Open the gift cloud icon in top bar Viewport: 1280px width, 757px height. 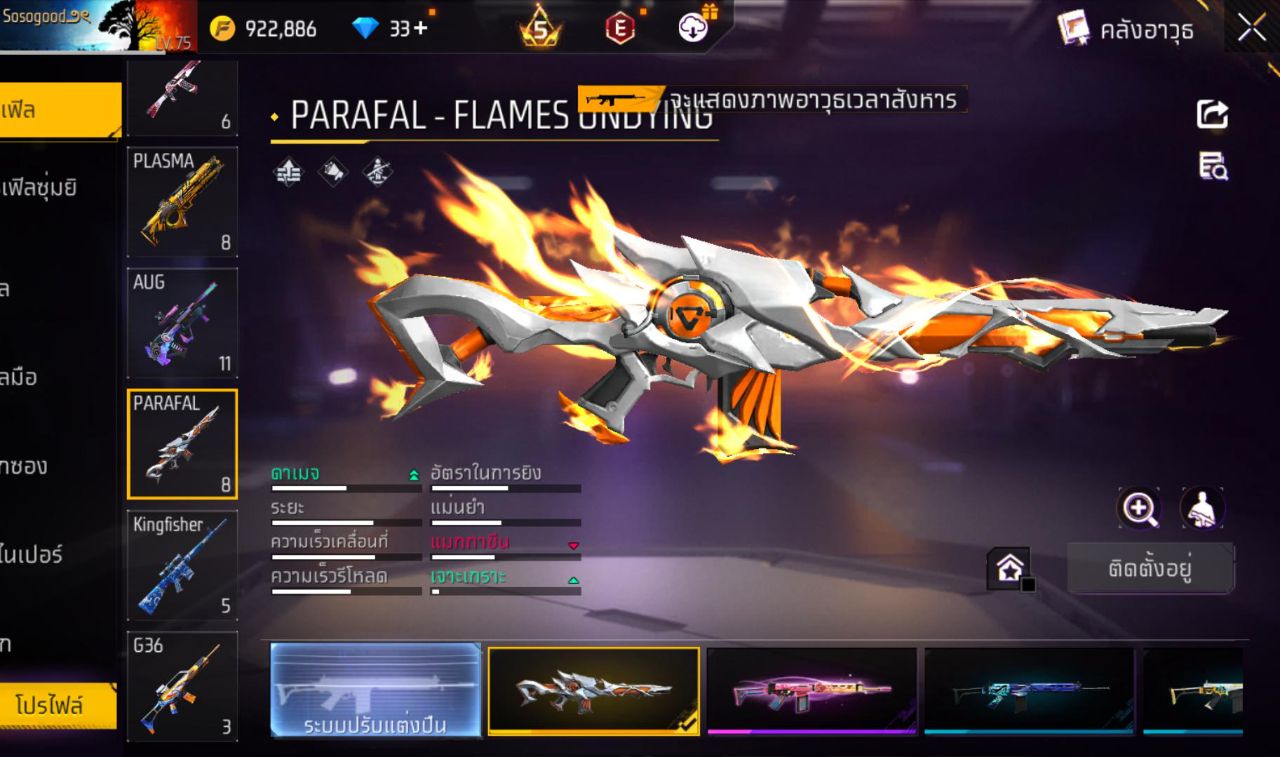[692, 28]
